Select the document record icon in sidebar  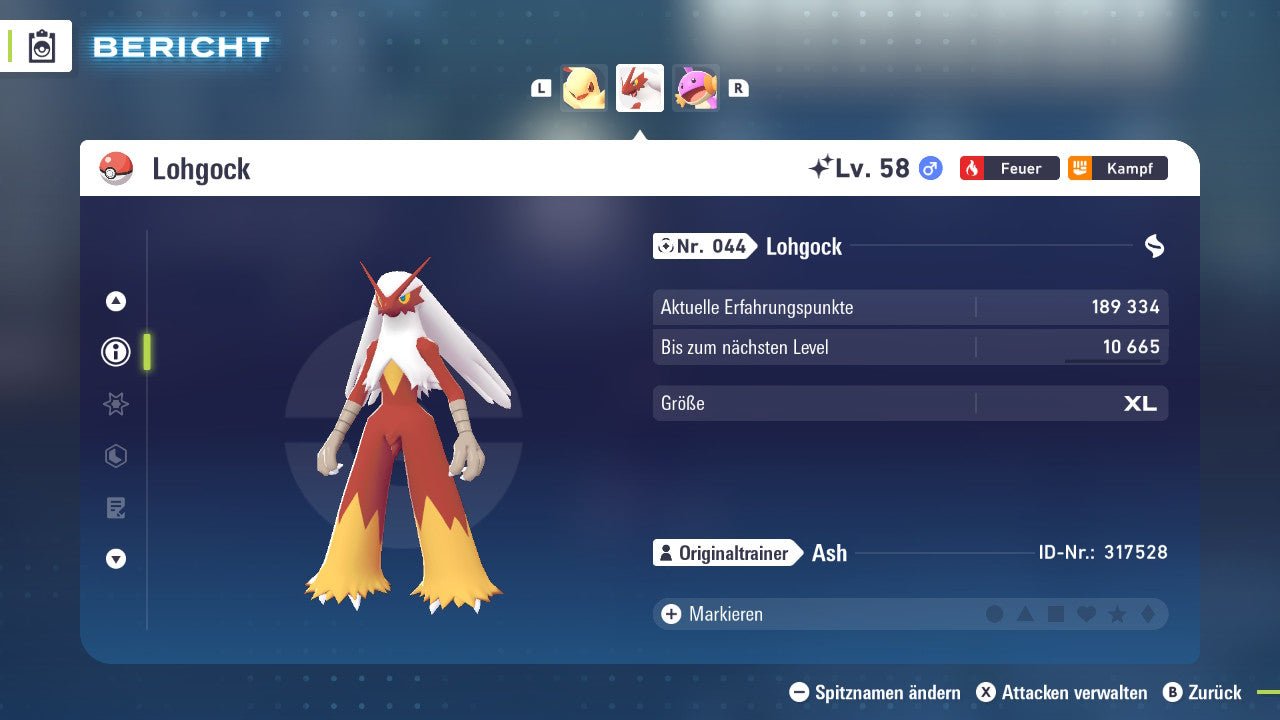[115, 508]
